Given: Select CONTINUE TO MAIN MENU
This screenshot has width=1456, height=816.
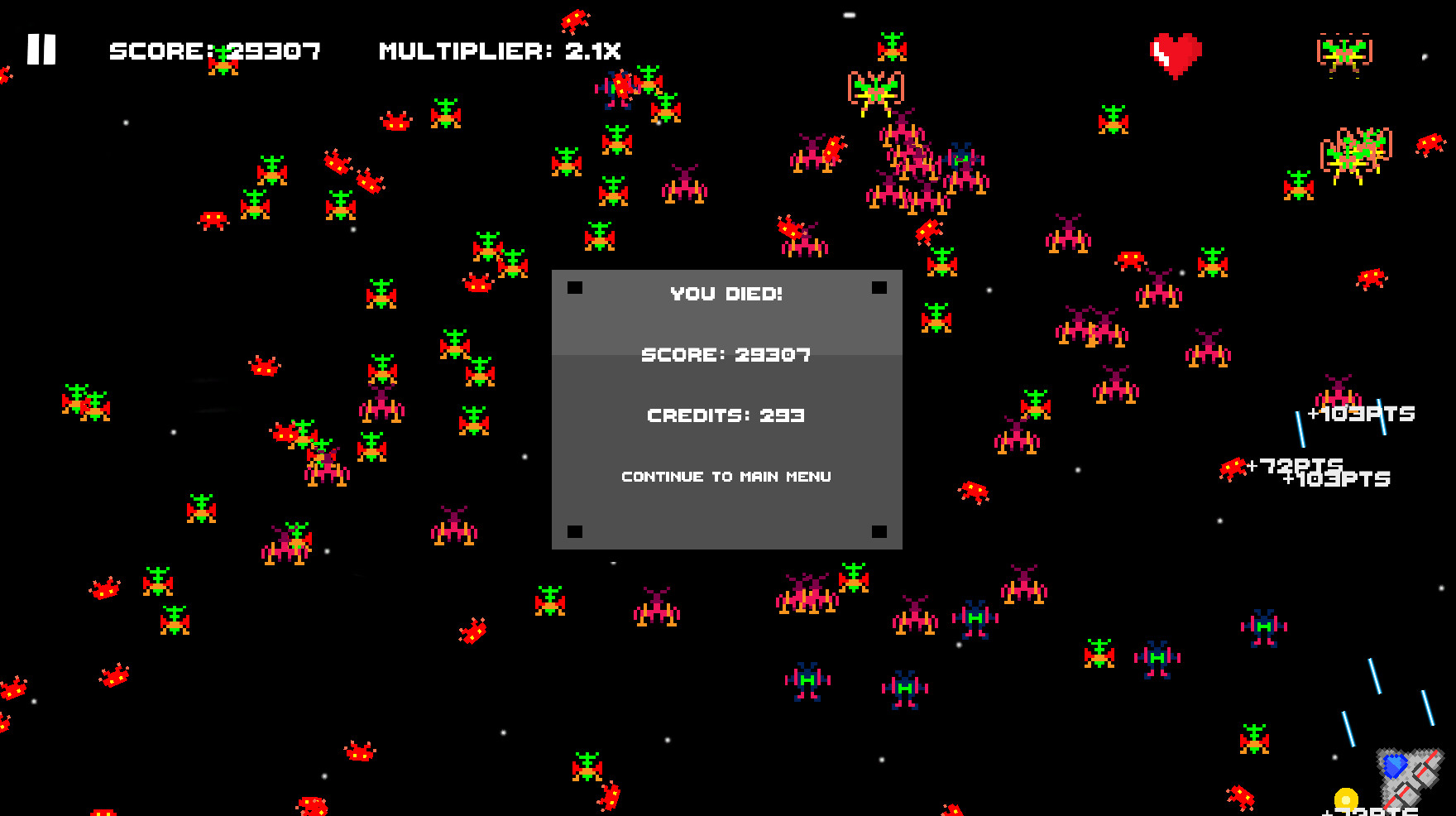Looking at the screenshot, I should [x=726, y=476].
